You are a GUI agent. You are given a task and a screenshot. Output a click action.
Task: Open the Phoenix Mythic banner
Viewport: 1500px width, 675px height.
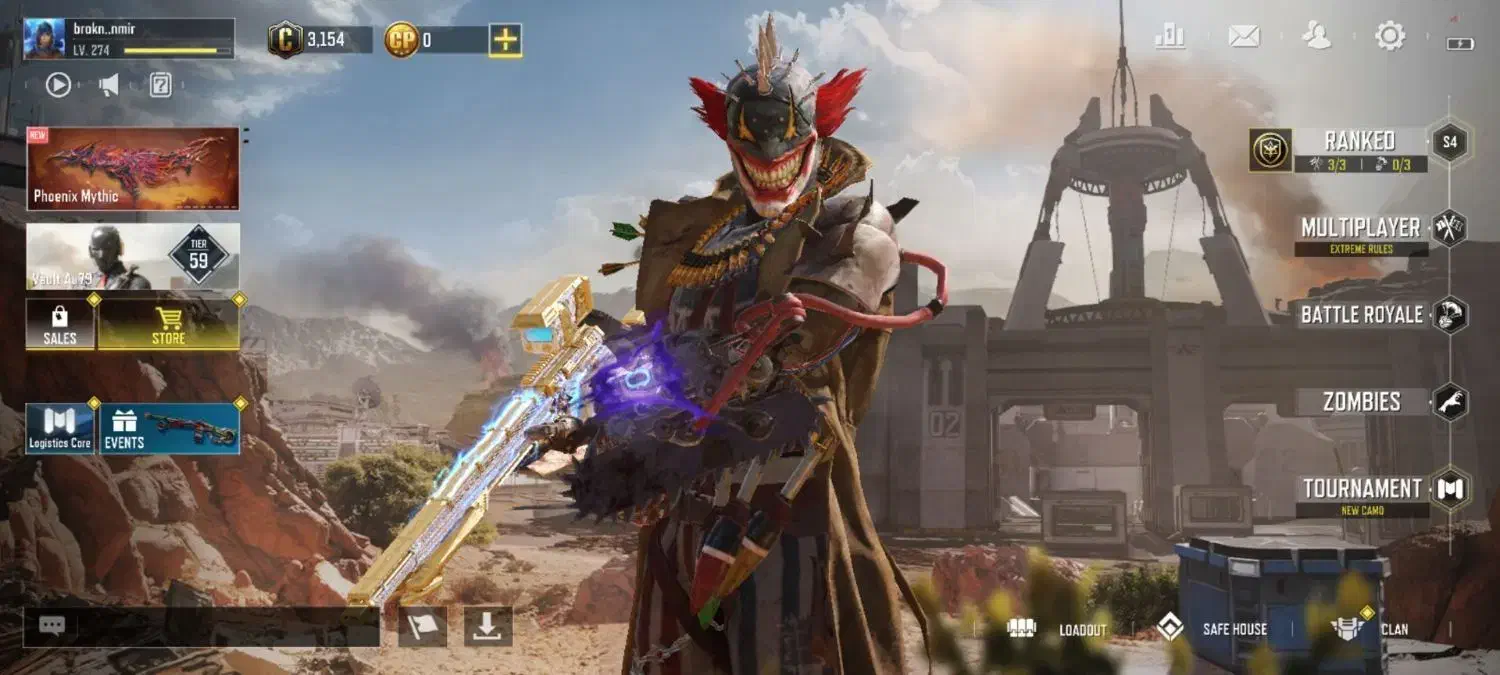[133, 168]
